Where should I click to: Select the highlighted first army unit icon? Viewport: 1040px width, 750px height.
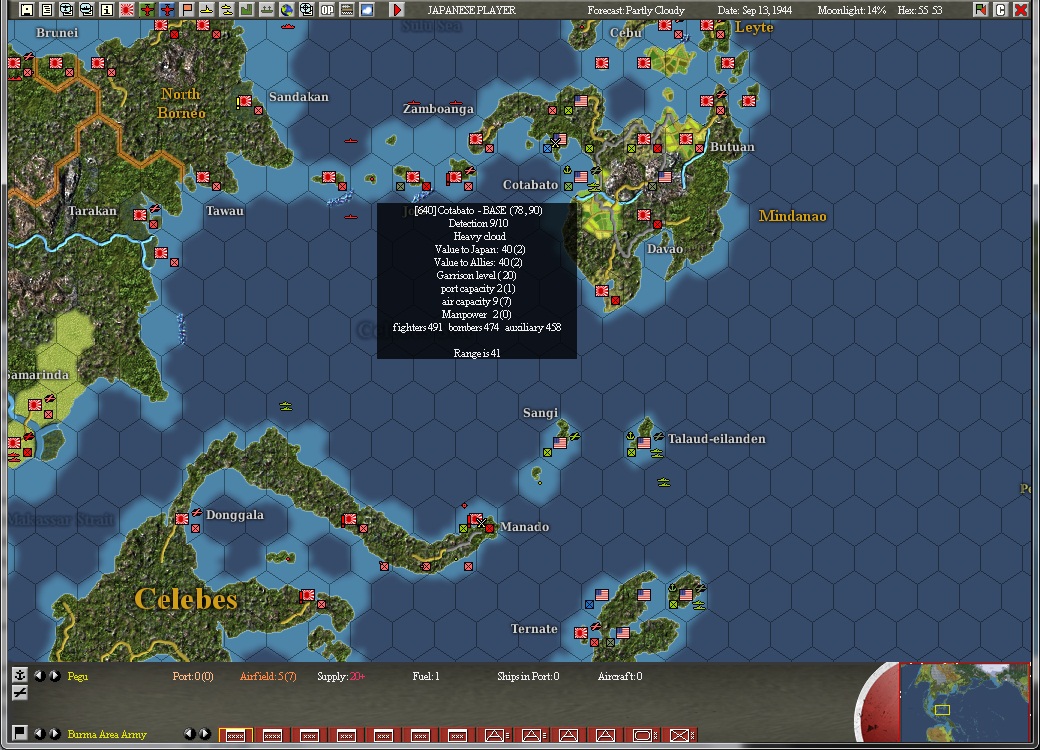pos(236,735)
